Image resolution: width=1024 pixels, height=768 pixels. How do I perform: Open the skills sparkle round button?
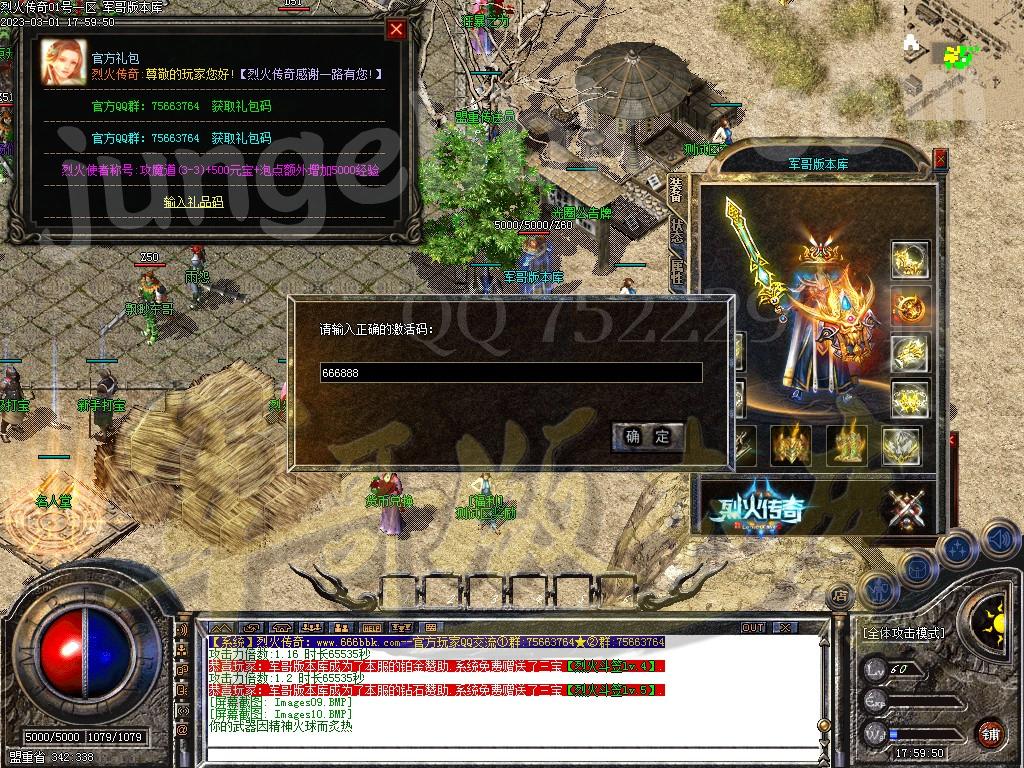(957, 548)
